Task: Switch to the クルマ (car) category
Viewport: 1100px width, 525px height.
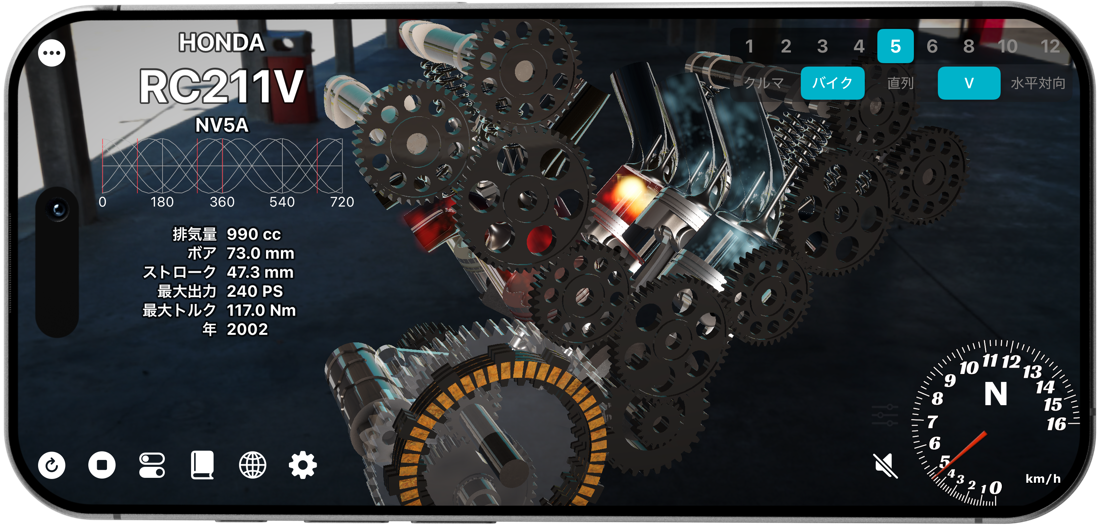Action: tap(765, 83)
